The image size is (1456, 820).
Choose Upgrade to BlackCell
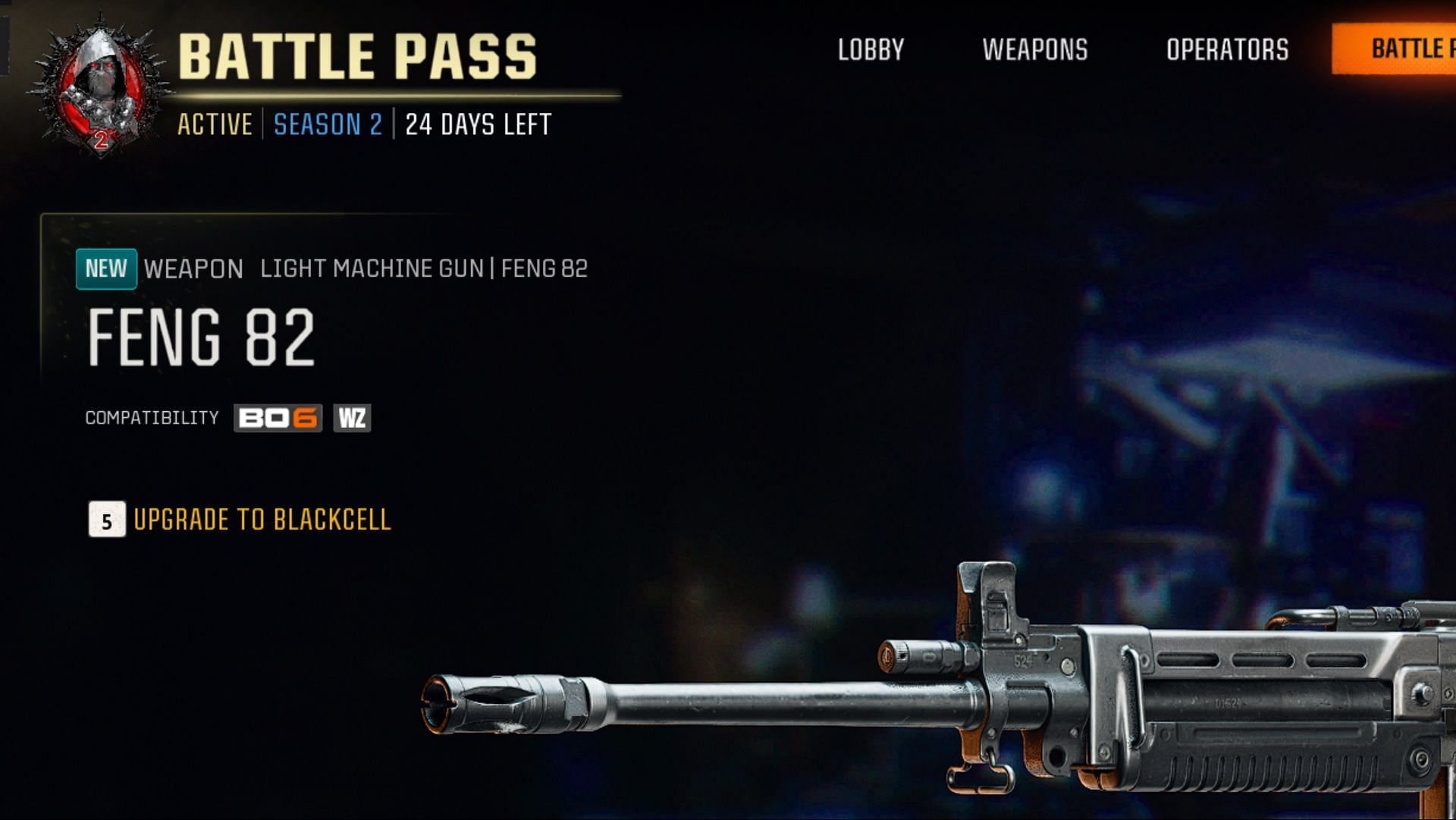[261, 520]
